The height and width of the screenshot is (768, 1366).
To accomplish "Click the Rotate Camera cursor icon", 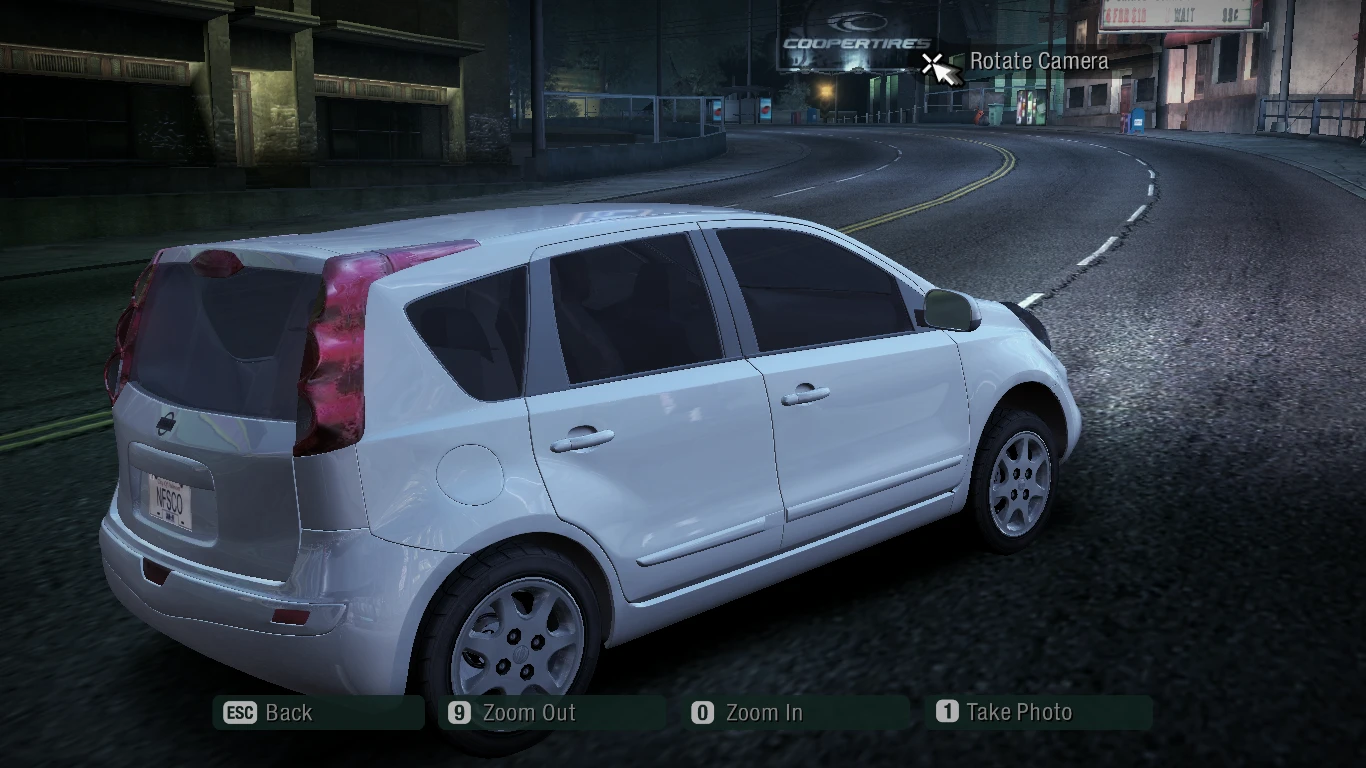I will pos(938,68).
